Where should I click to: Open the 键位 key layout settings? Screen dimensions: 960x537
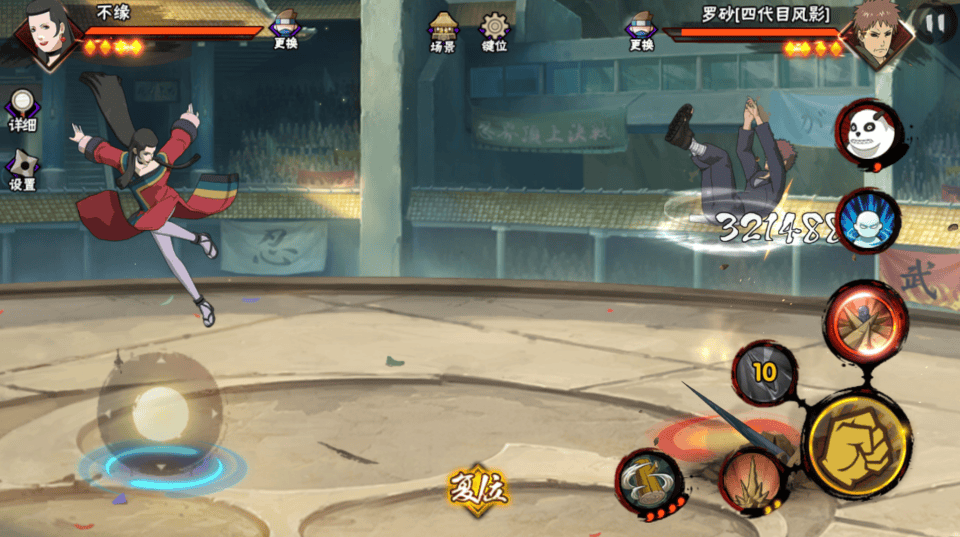coord(494,32)
